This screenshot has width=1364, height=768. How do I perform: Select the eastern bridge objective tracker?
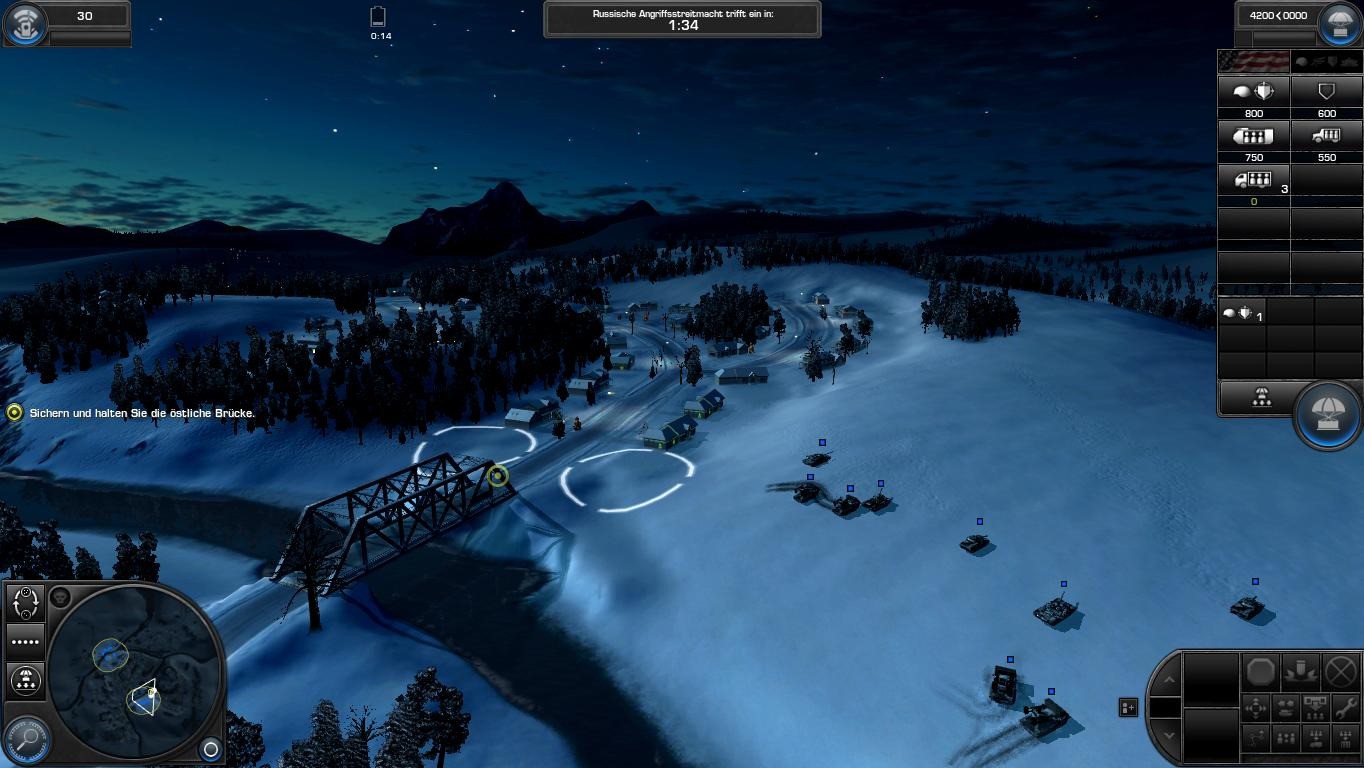coord(14,412)
